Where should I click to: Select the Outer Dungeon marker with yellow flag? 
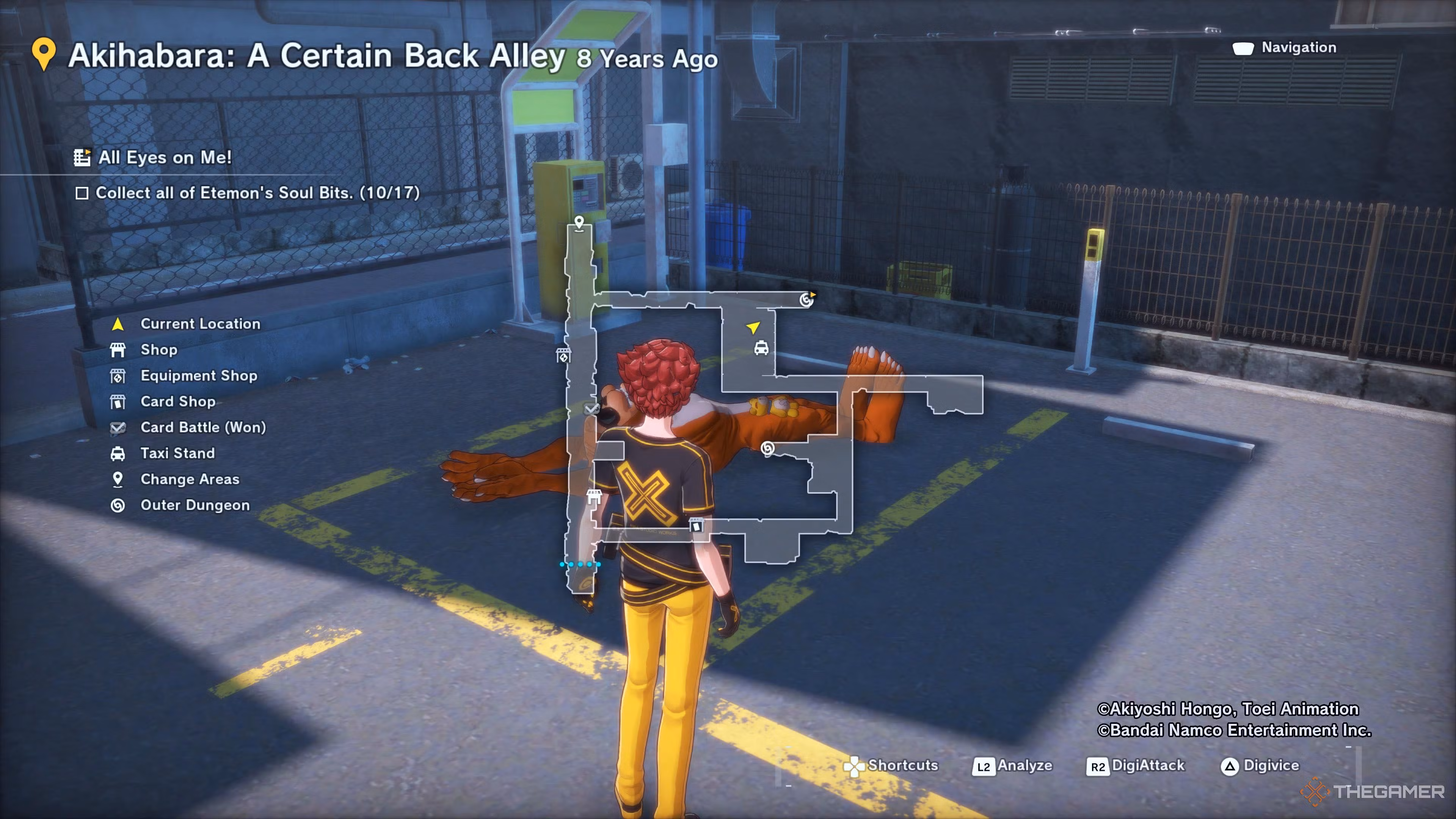806,299
